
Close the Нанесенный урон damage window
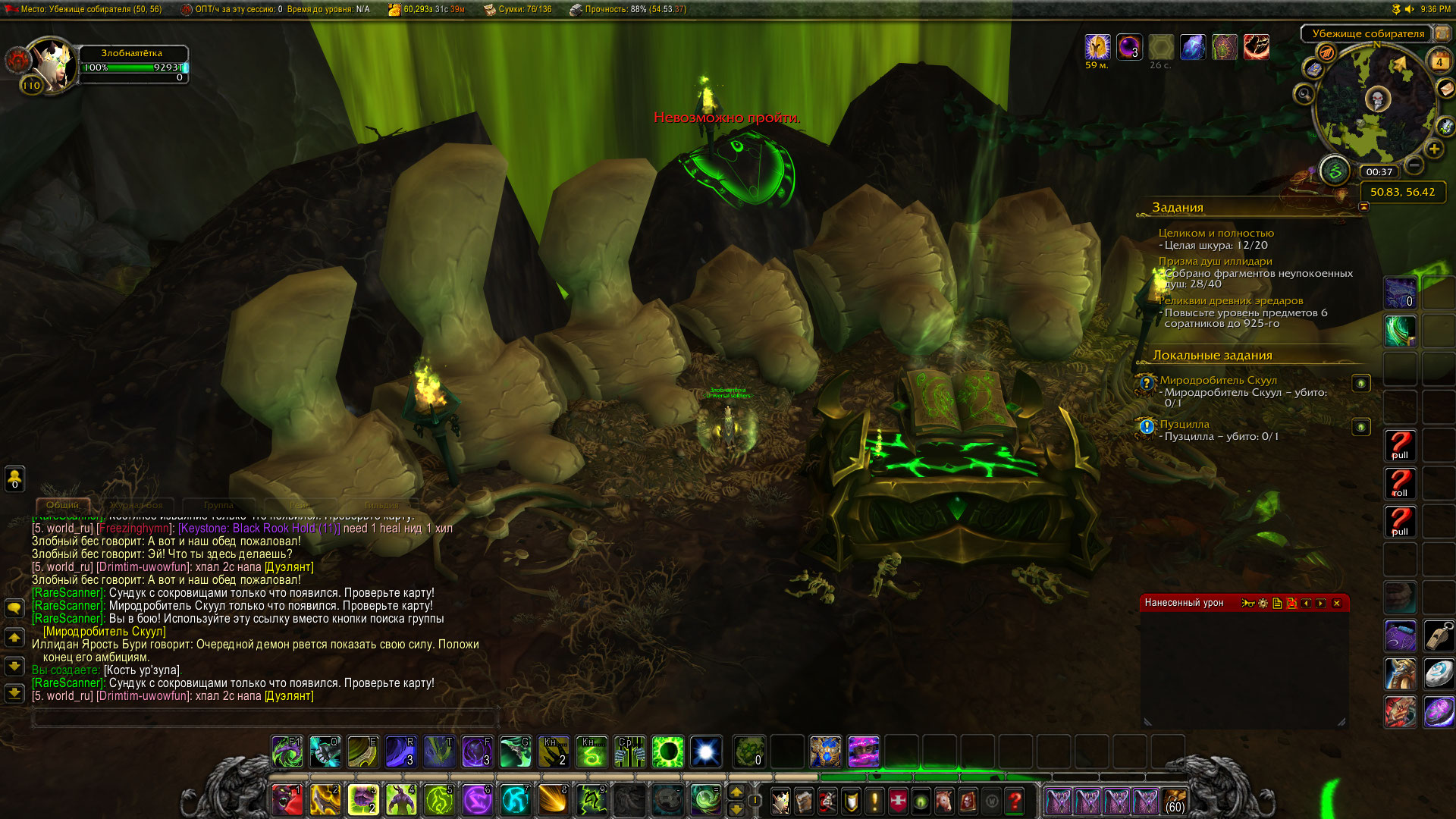coord(1337,604)
